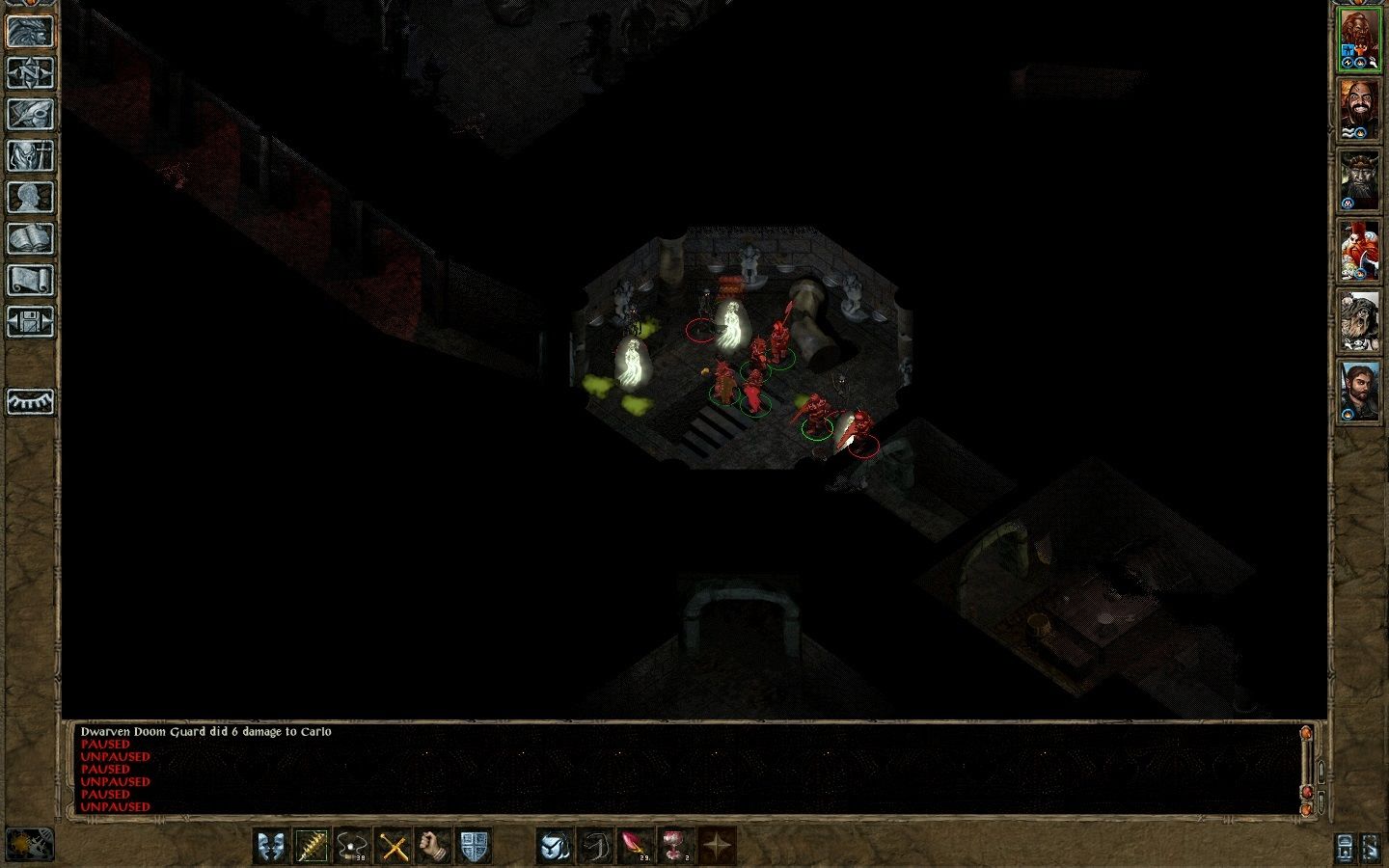Toggle the party AI button with eyelash icon
The width and height of the screenshot is (1389, 868).
point(30,401)
